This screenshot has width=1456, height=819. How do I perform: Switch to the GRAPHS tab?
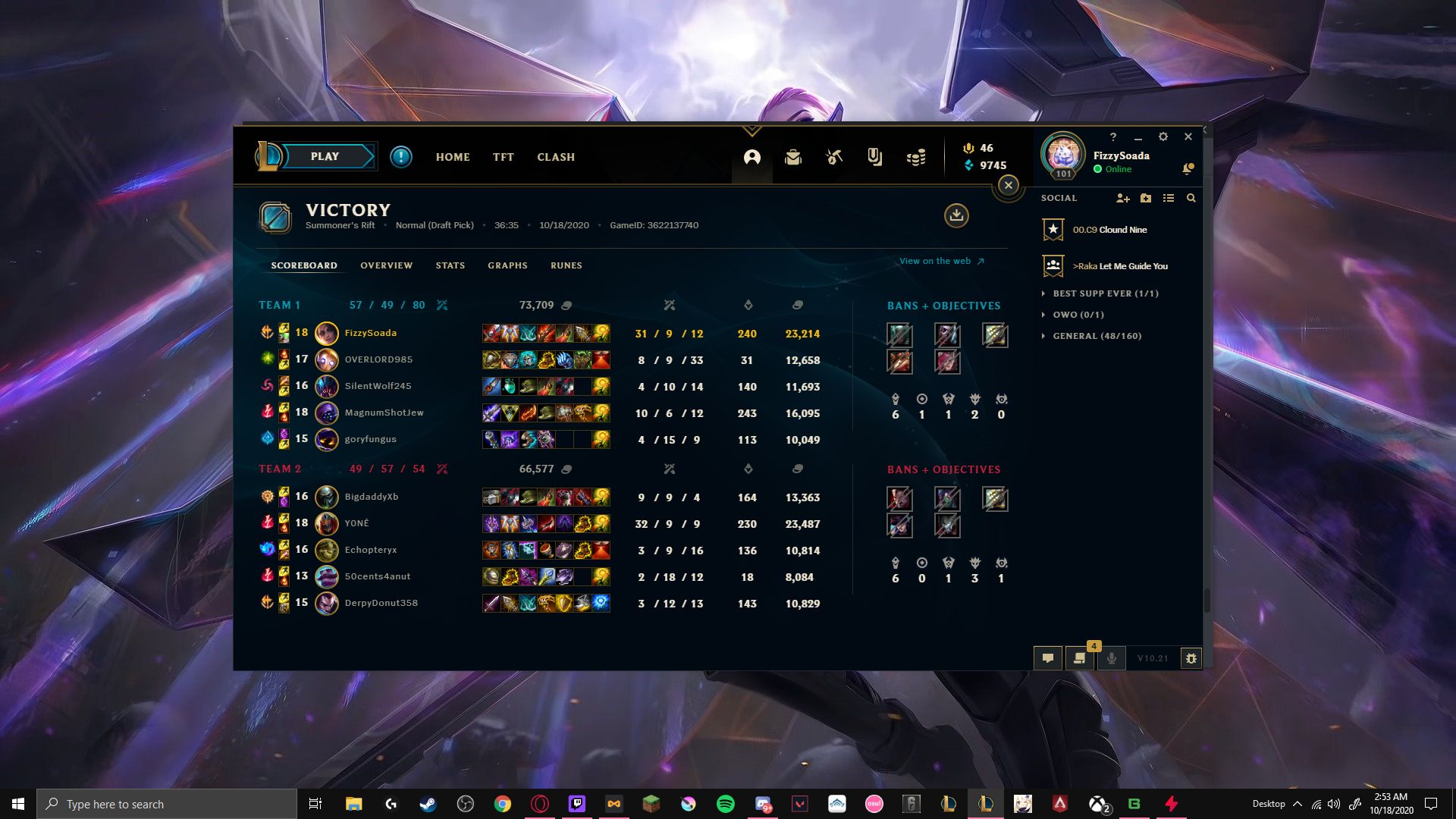pos(507,265)
